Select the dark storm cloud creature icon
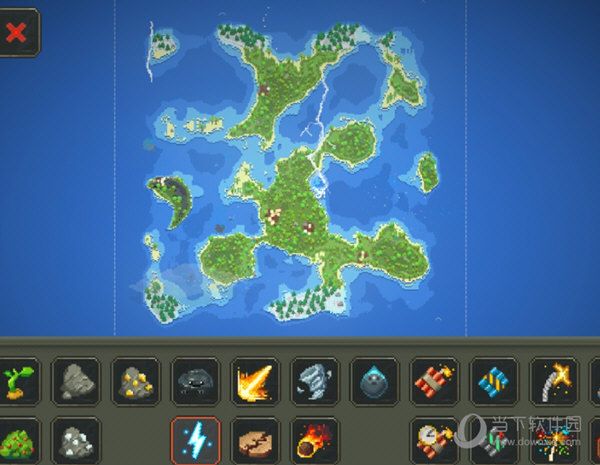The image size is (600, 465). click(195, 381)
